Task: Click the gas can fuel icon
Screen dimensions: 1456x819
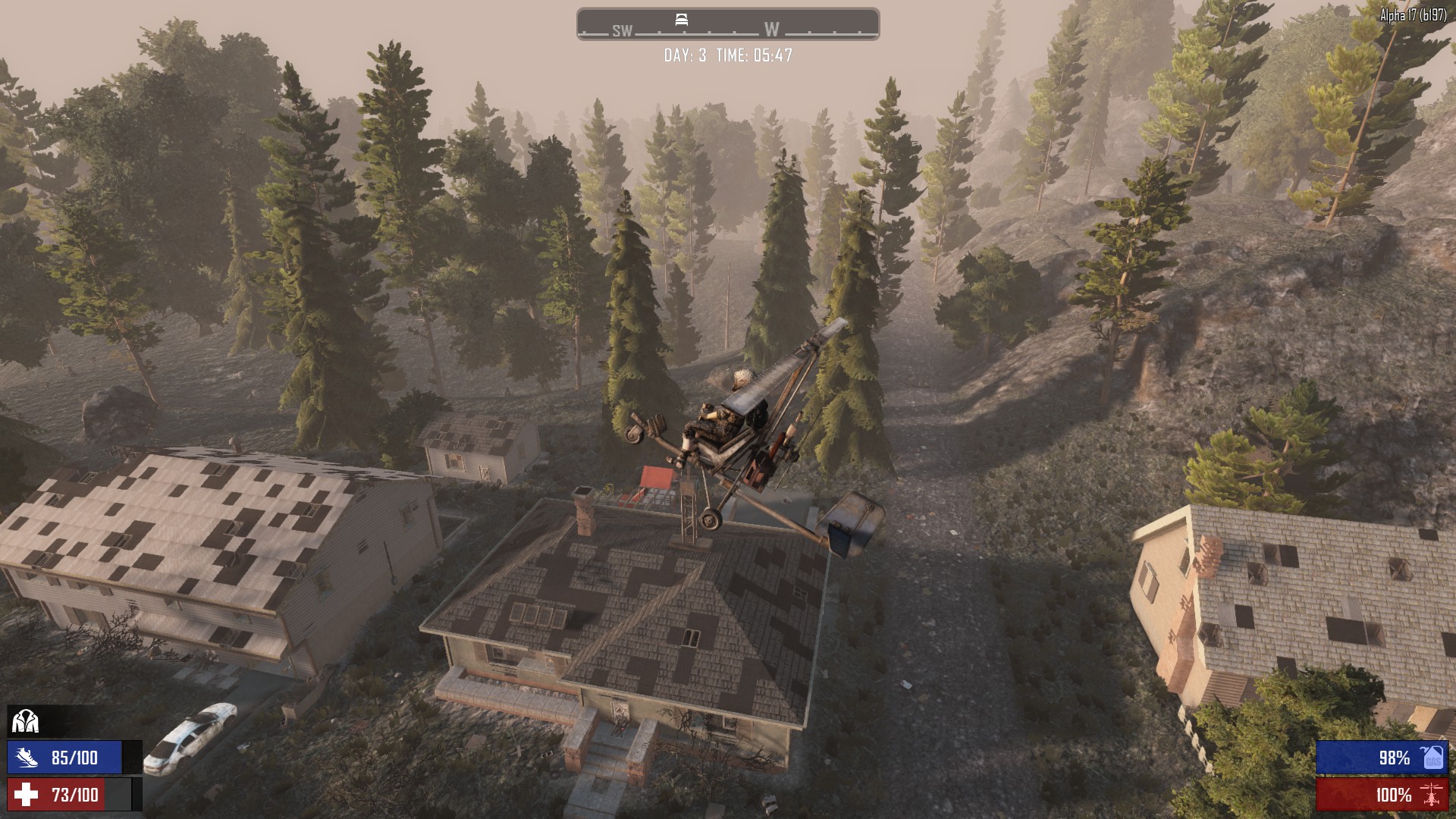Action: click(1432, 757)
